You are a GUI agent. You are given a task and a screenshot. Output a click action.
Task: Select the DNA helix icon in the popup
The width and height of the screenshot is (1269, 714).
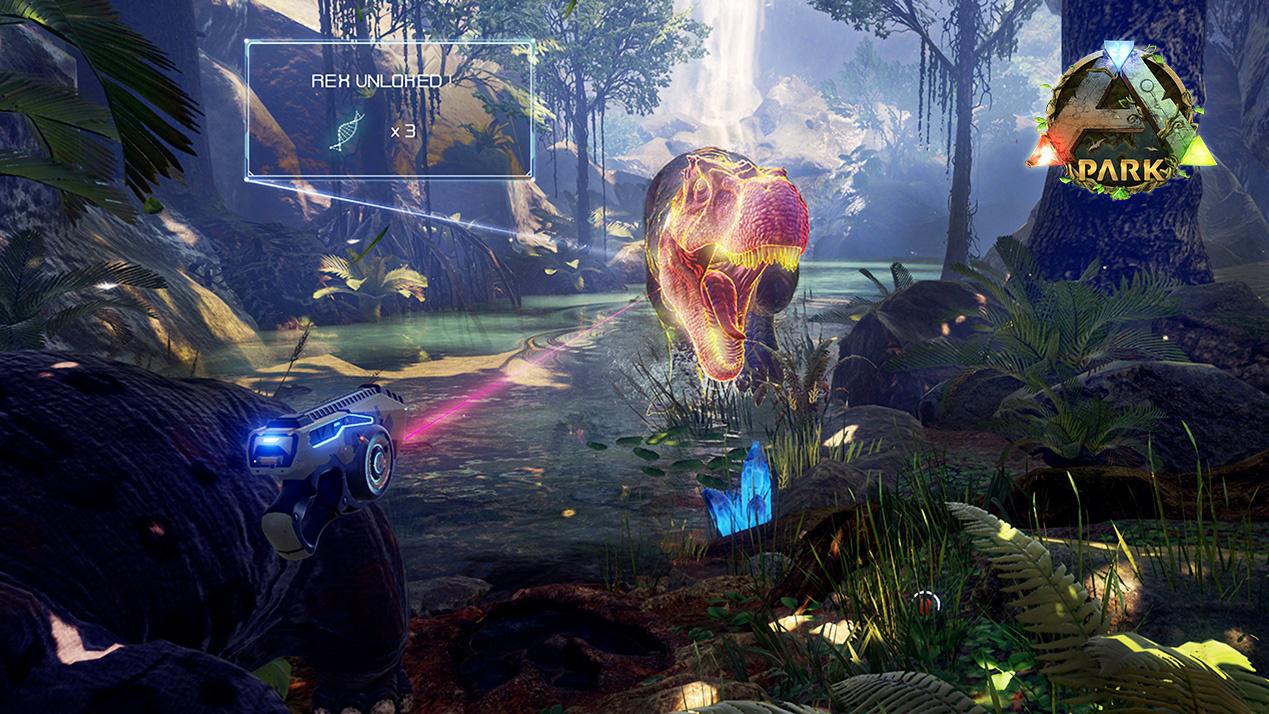[347, 130]
